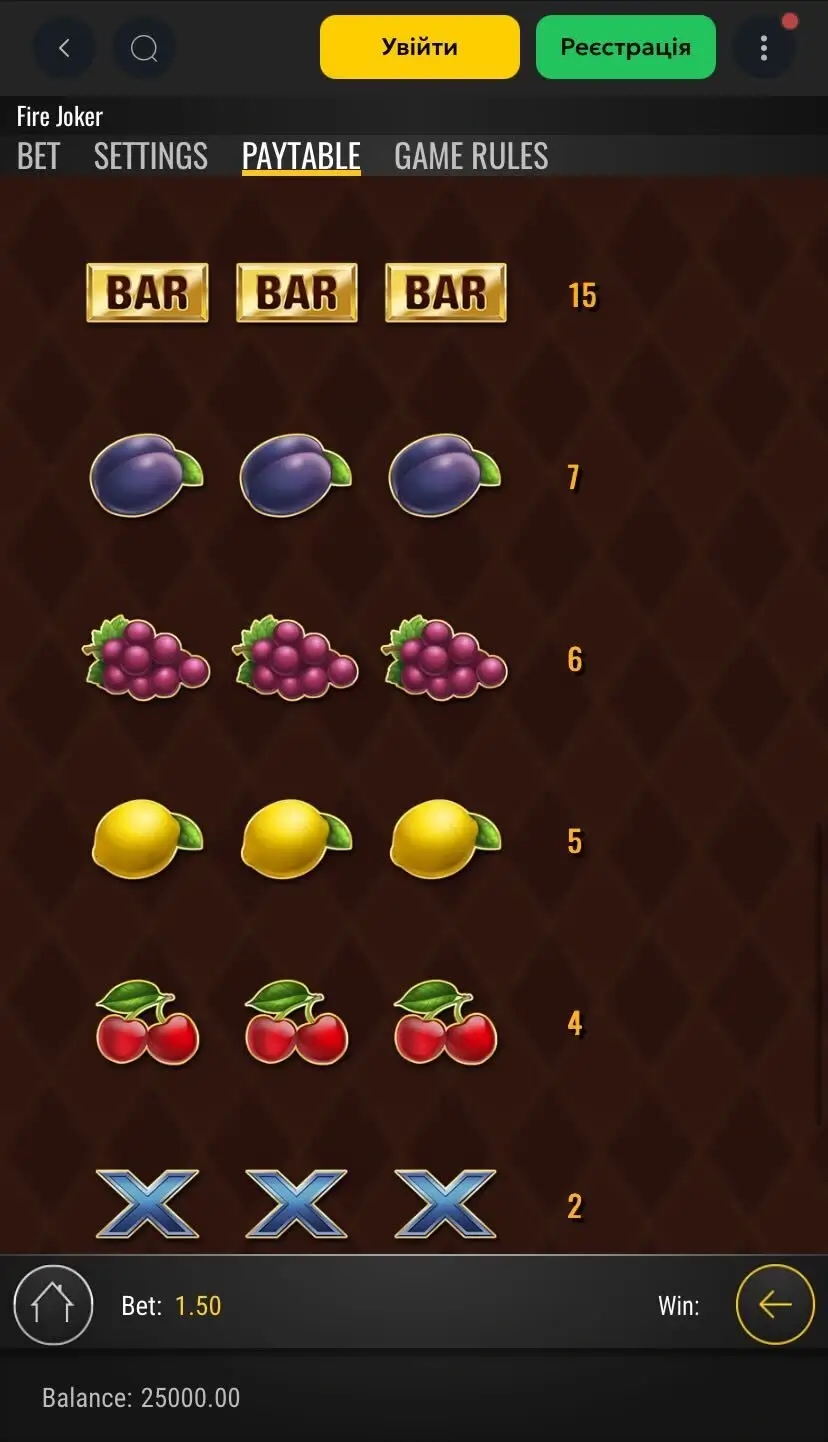Open the green Реєстрація registration button
Screen dimensions: 828x1442
(626, 47)
